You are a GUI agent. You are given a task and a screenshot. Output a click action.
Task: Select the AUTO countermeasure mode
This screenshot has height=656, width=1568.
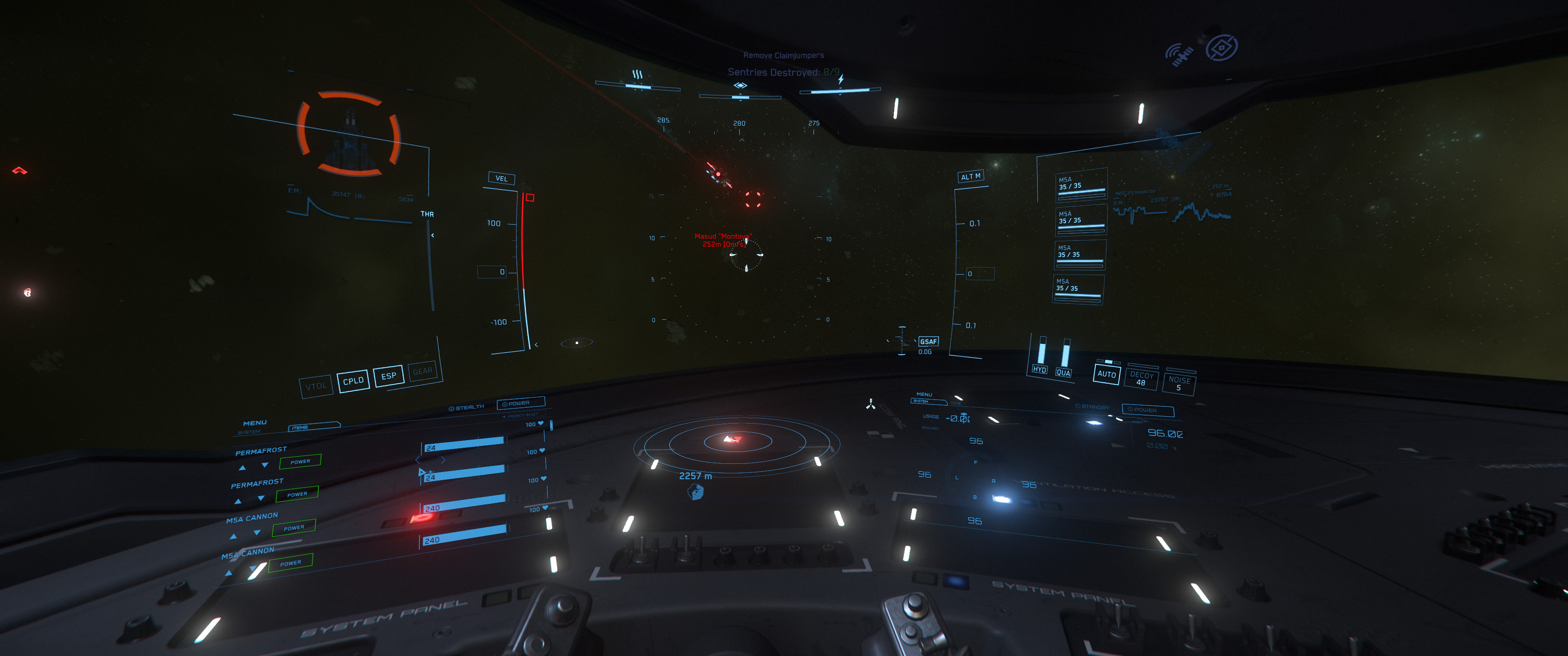(1107, 374)
